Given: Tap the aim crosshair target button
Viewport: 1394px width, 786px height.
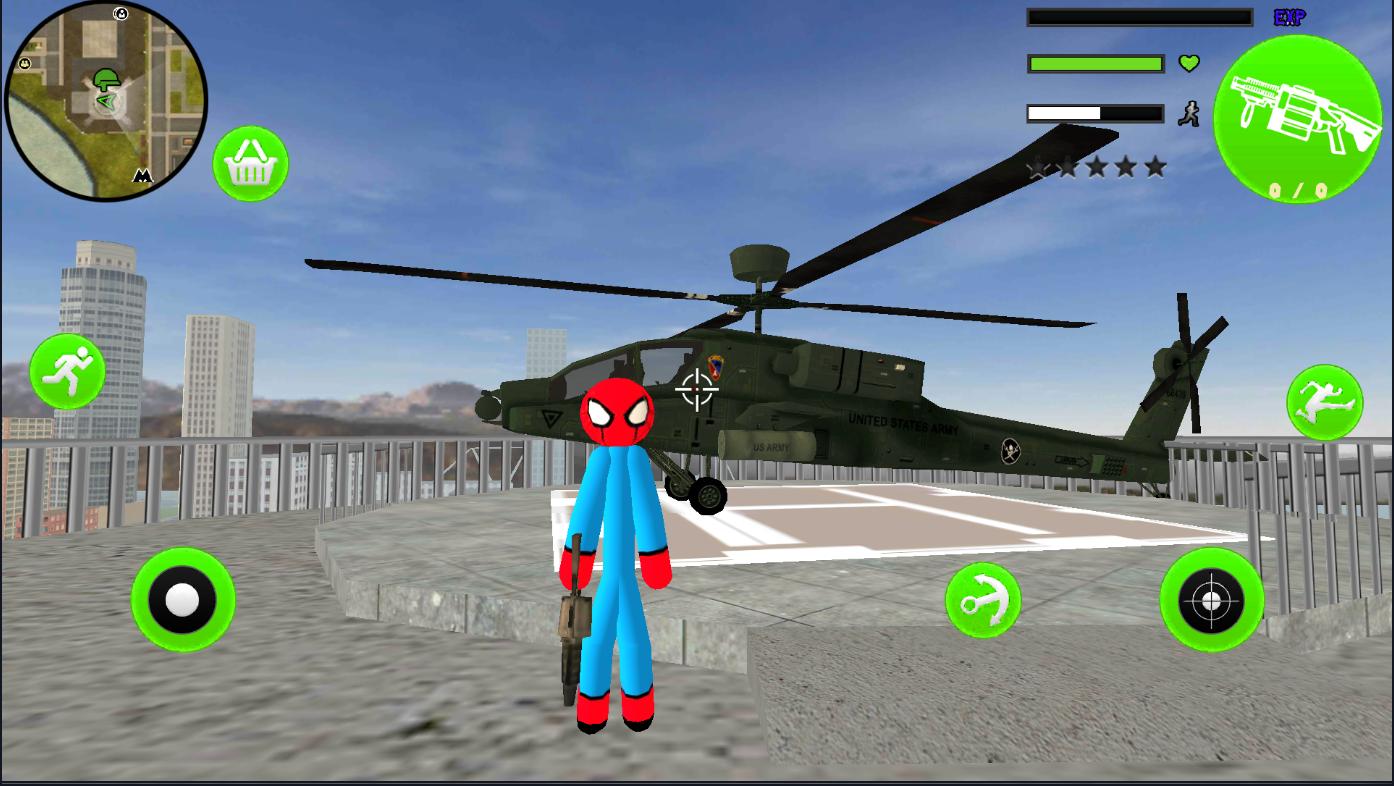Looking at the screenshot, I should click(x=1211, y=600).
